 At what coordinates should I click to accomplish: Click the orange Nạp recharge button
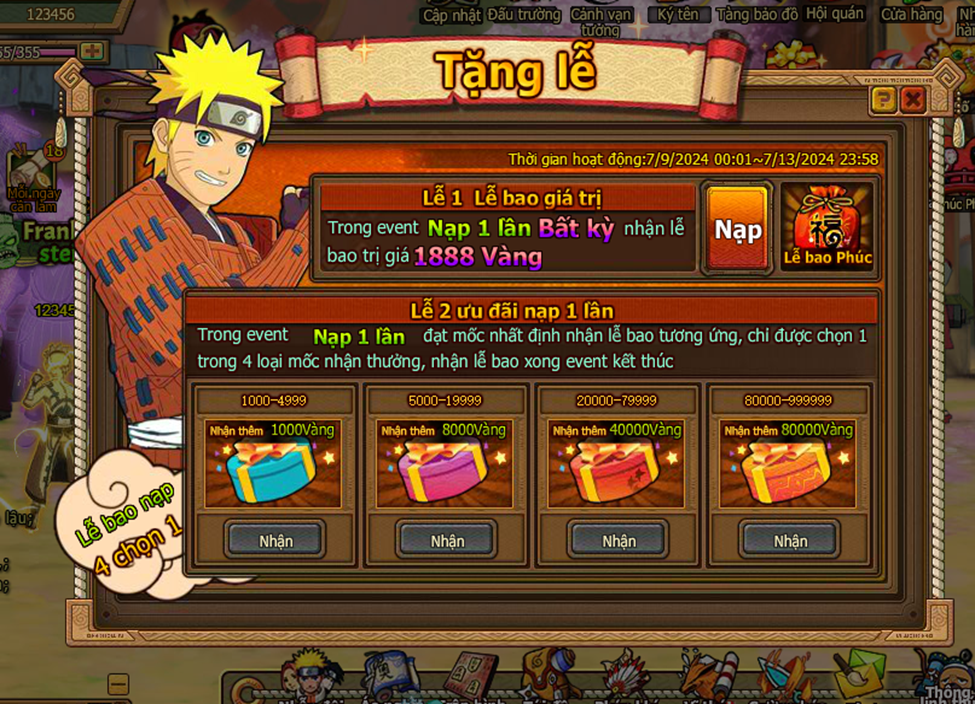pos(737,229)
